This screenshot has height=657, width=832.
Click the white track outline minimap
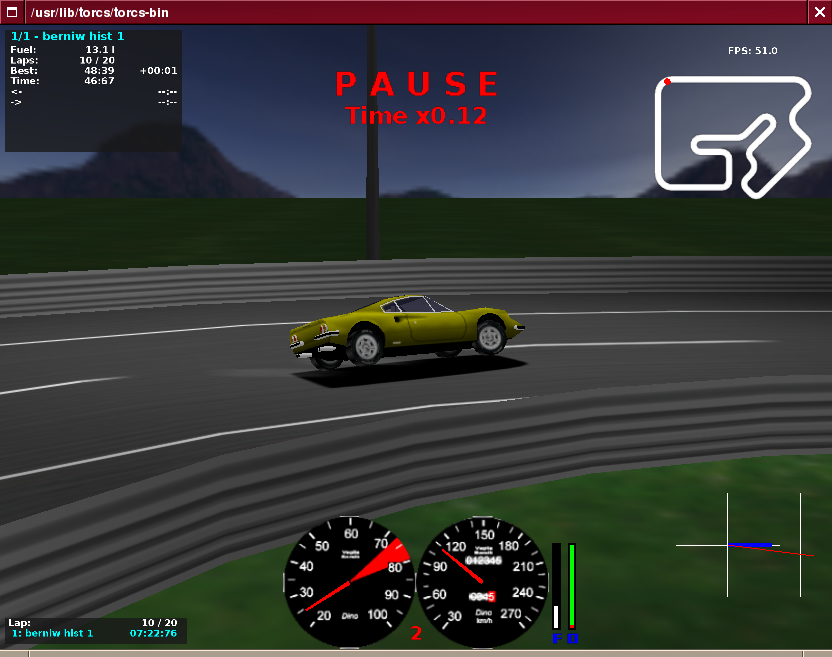(733, 132)
